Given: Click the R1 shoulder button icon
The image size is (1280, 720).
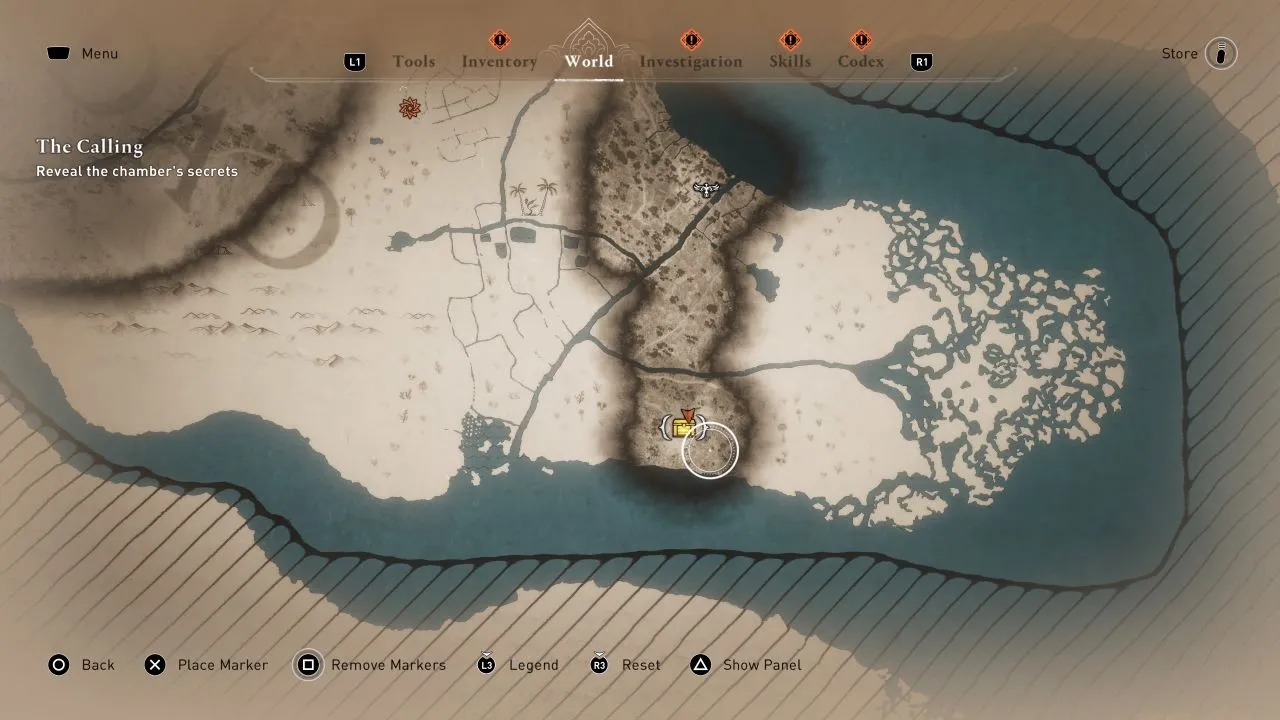Looking at the screenshot, I should [920, 61].
